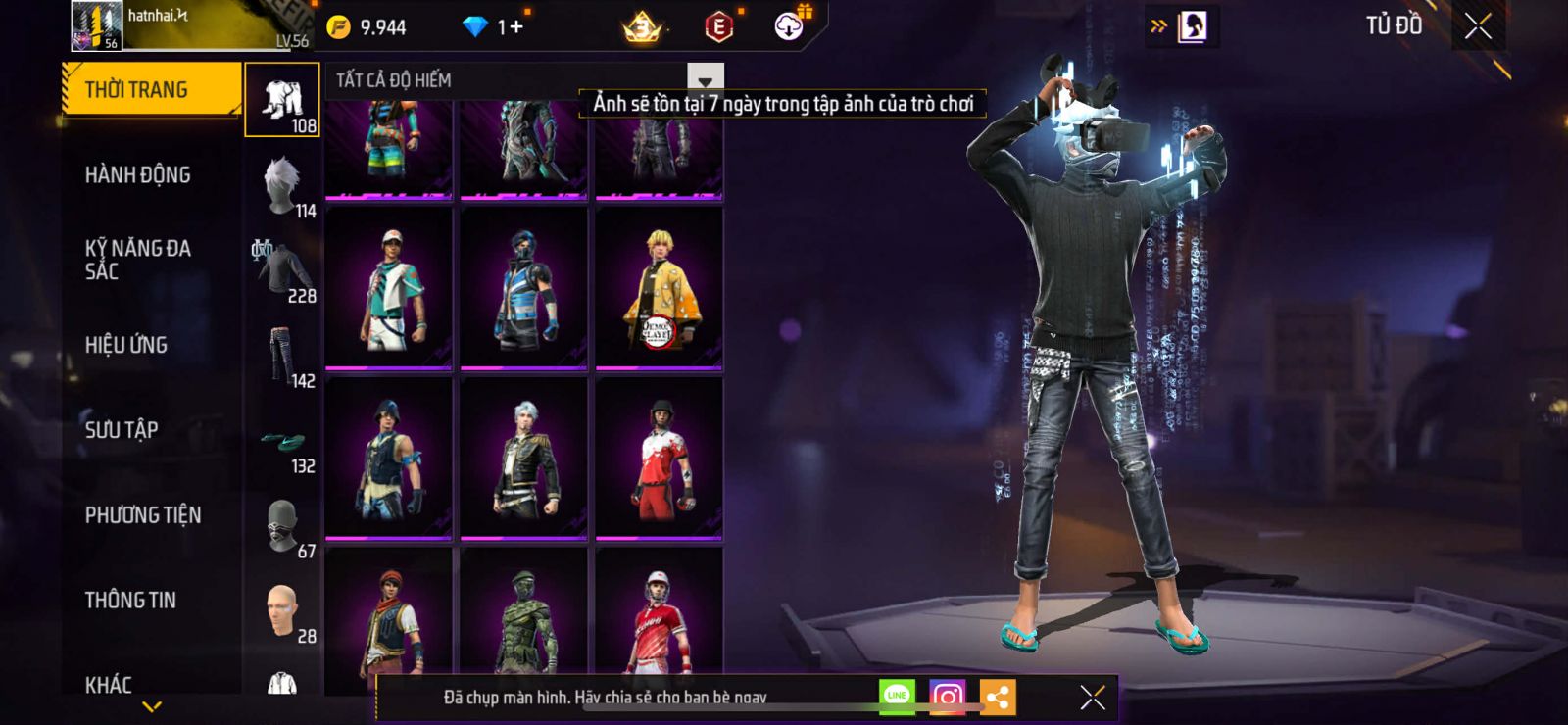Pick the silver-haired black jacket outfit
The height and width of the screenshot is (725, 1568).
523,459
